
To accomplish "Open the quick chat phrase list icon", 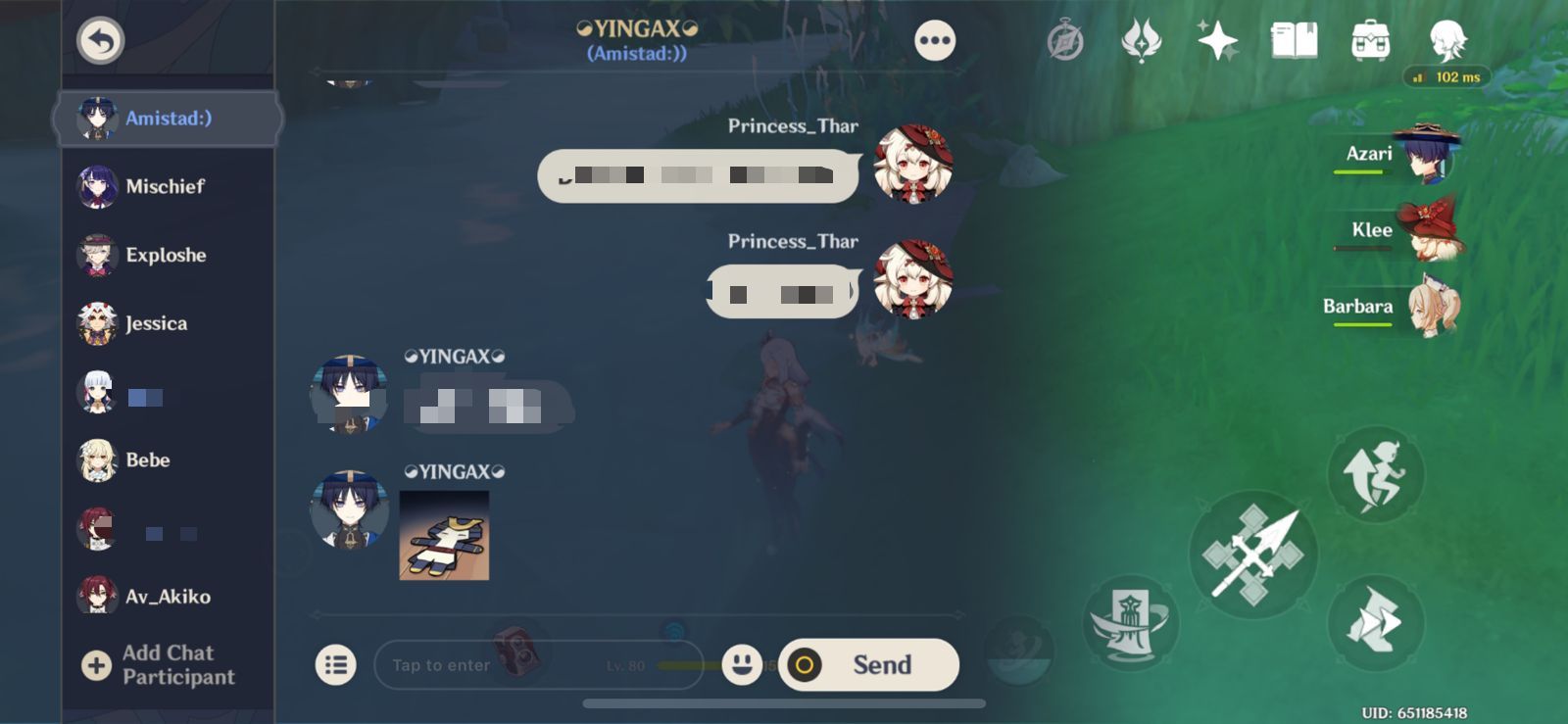I will click(x=336, y=664).
